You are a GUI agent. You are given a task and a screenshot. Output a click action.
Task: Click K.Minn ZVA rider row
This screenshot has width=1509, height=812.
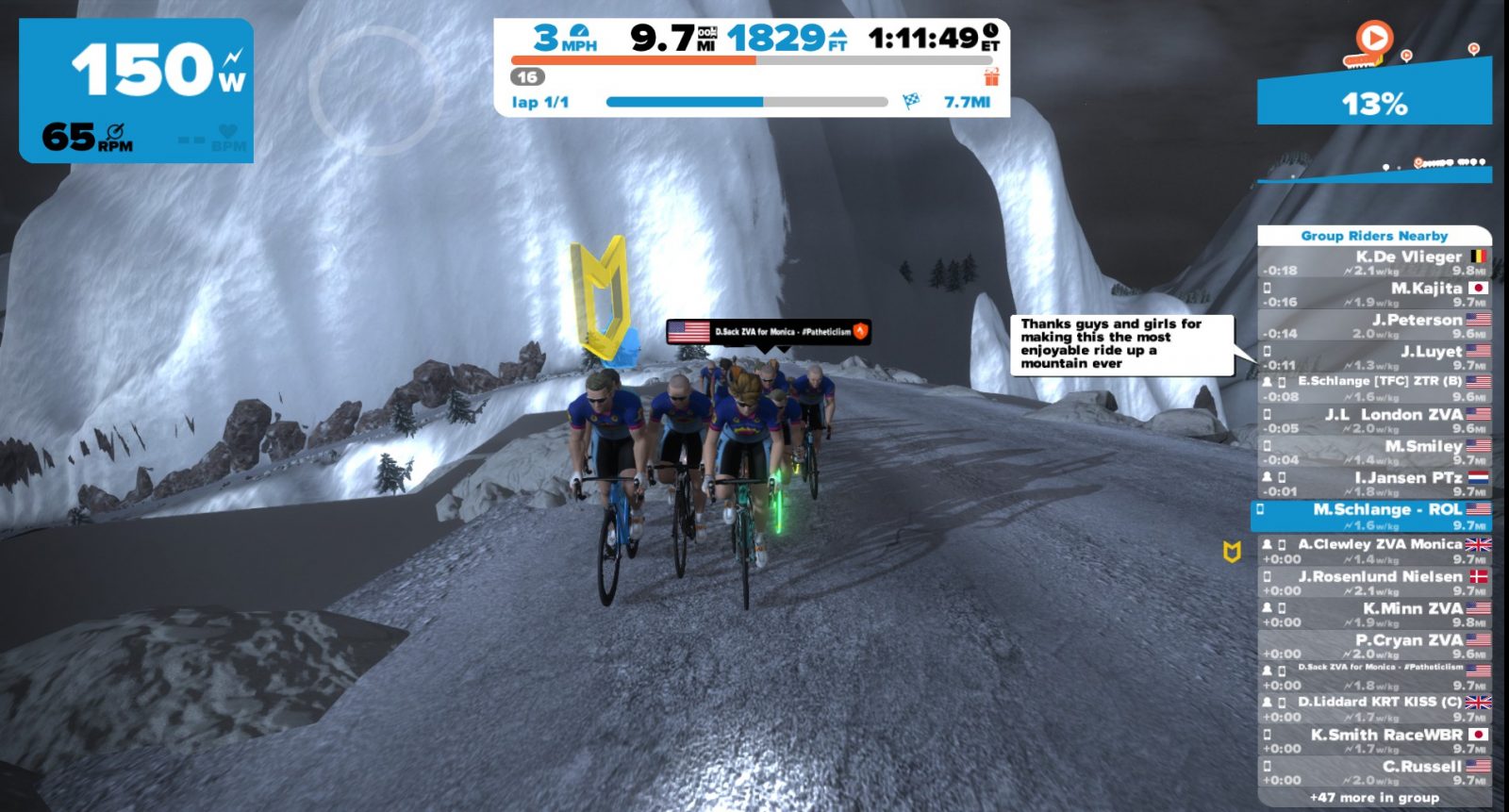point(1375,614)
